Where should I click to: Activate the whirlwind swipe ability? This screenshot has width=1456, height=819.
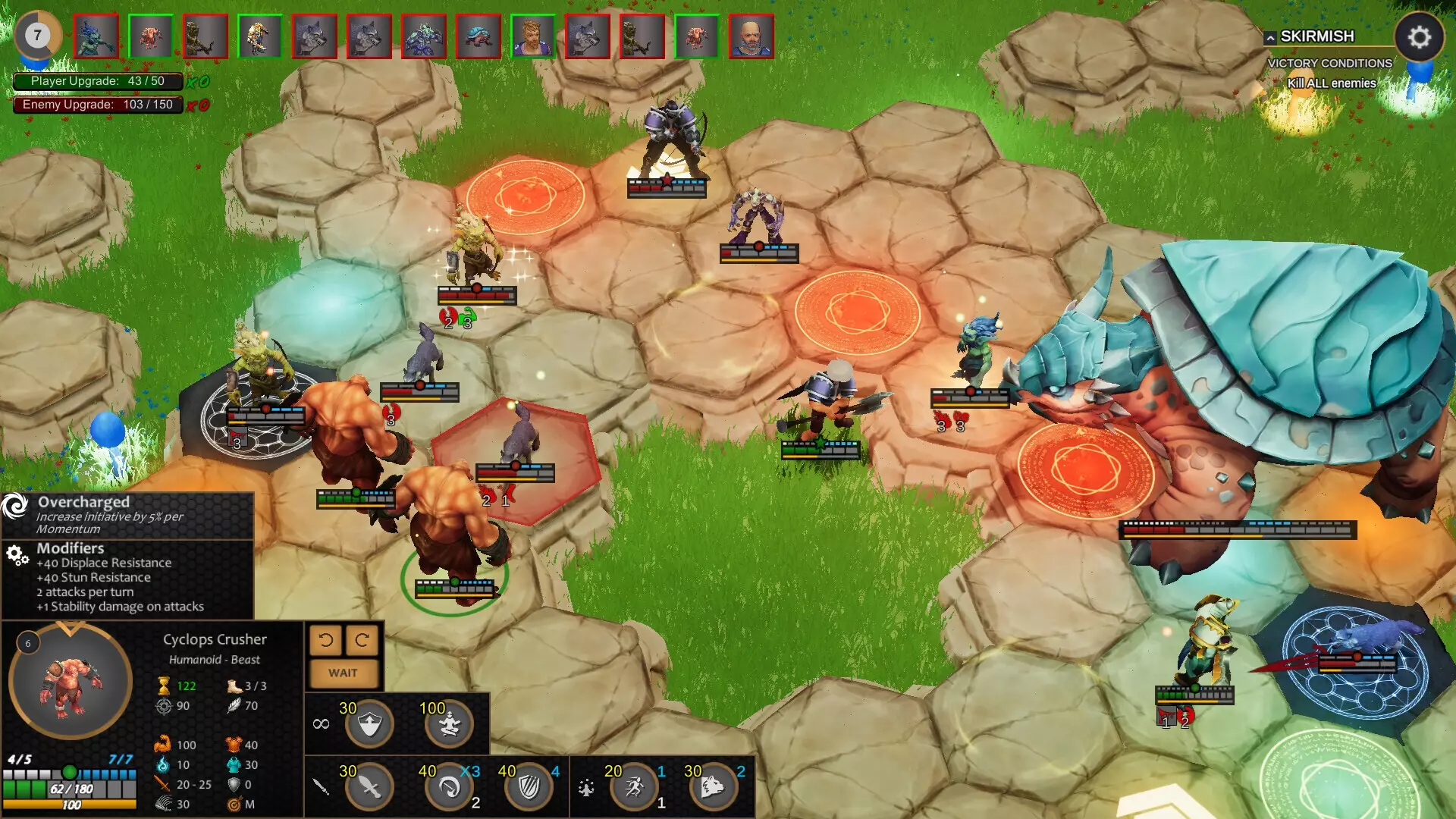(450, 787)
